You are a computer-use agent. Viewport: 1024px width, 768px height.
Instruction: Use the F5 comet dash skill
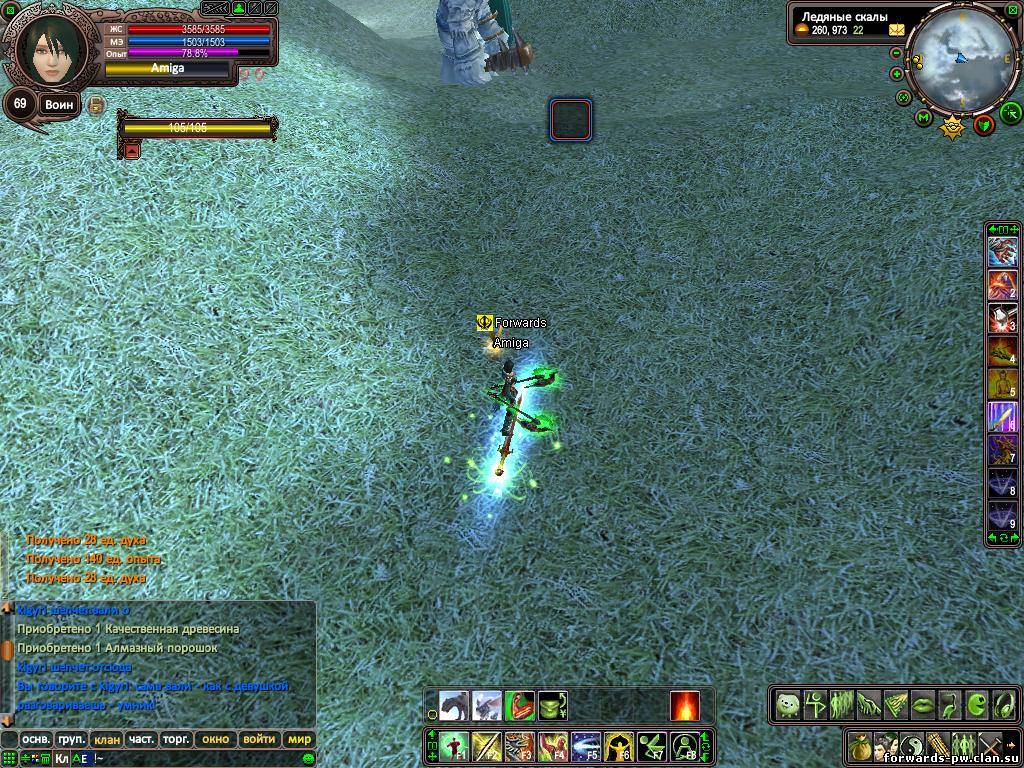click(587, 745)
